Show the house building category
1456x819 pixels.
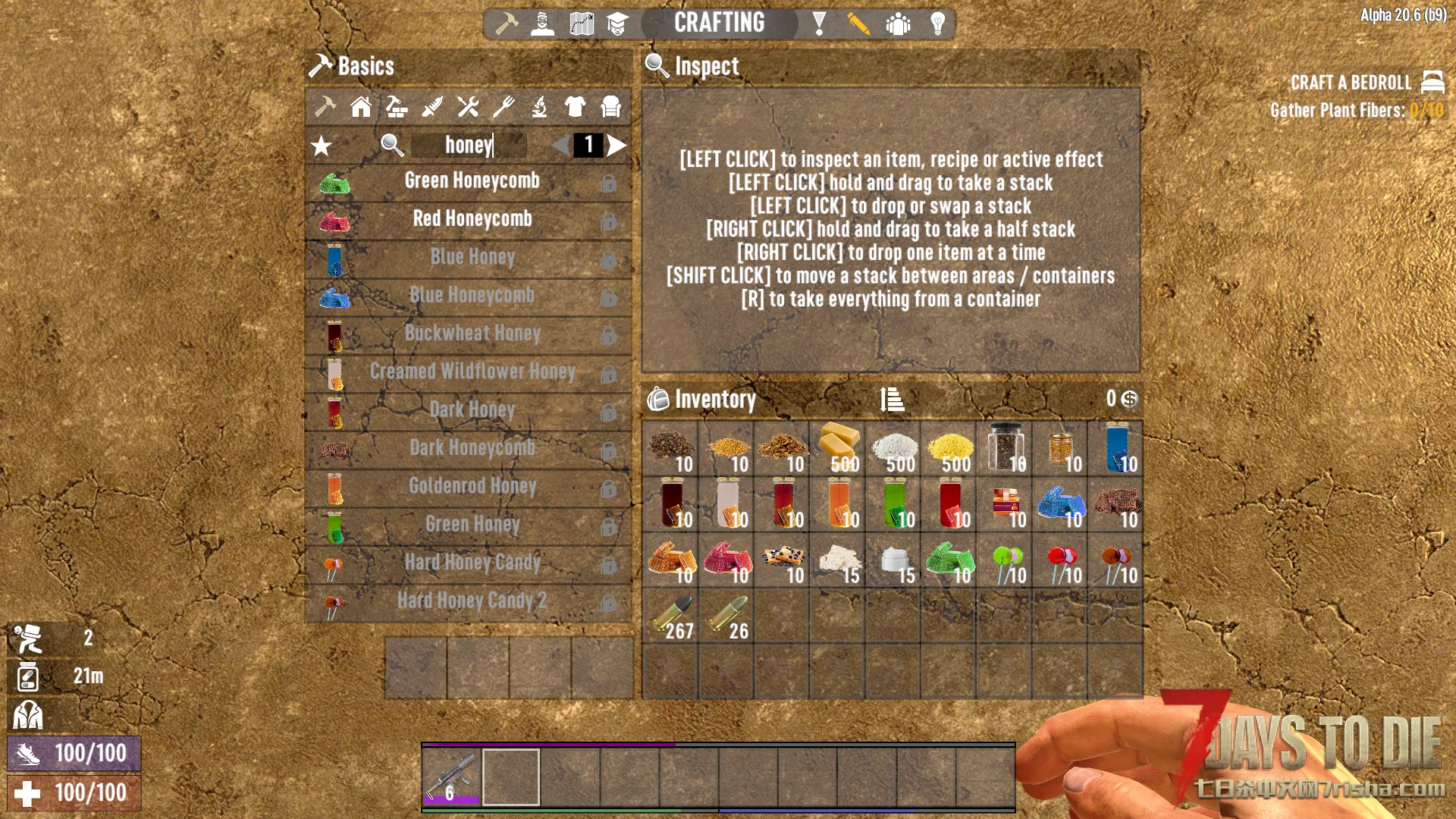tap(361, 107)
